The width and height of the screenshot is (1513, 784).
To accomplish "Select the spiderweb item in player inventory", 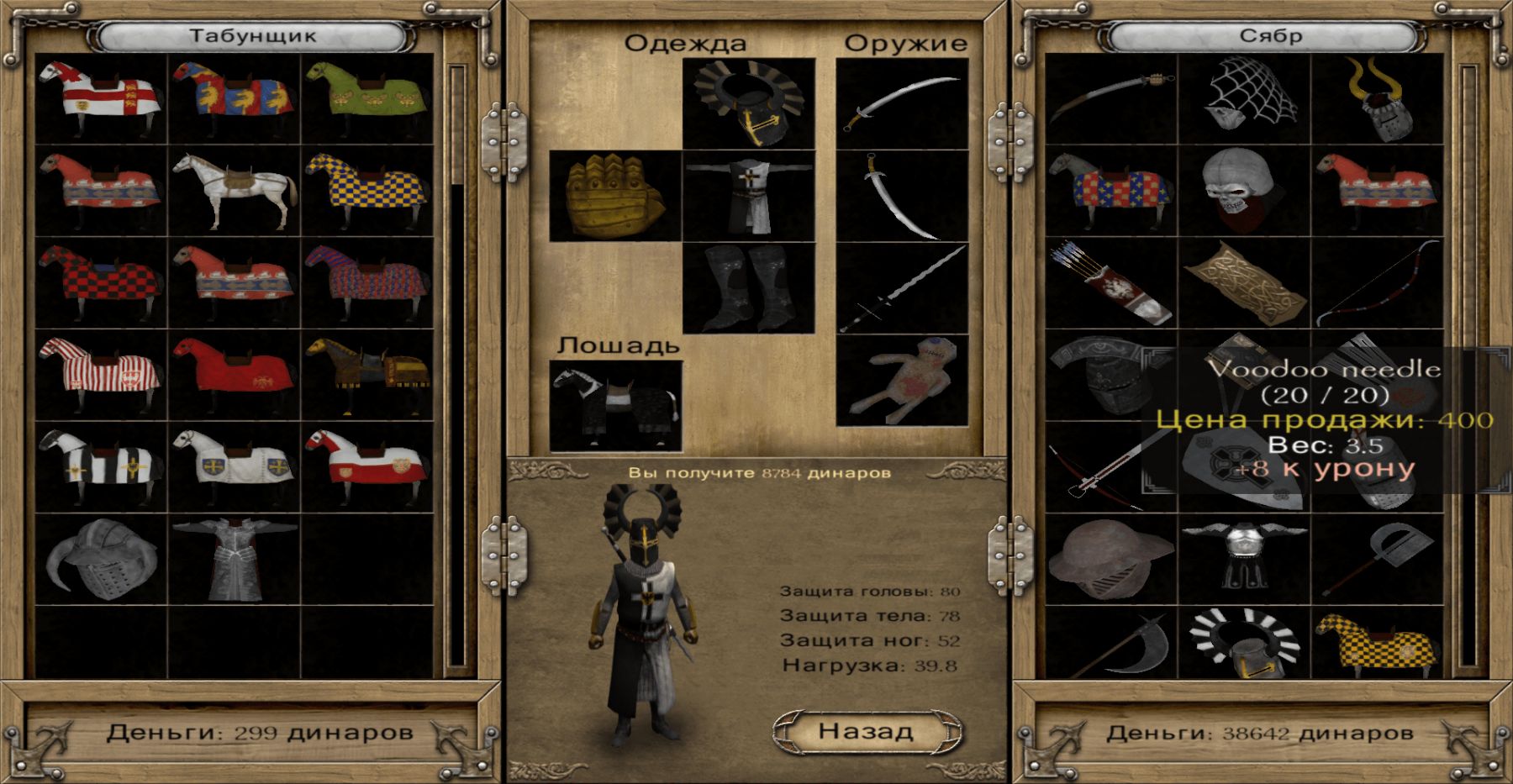I will [1243, 98].
